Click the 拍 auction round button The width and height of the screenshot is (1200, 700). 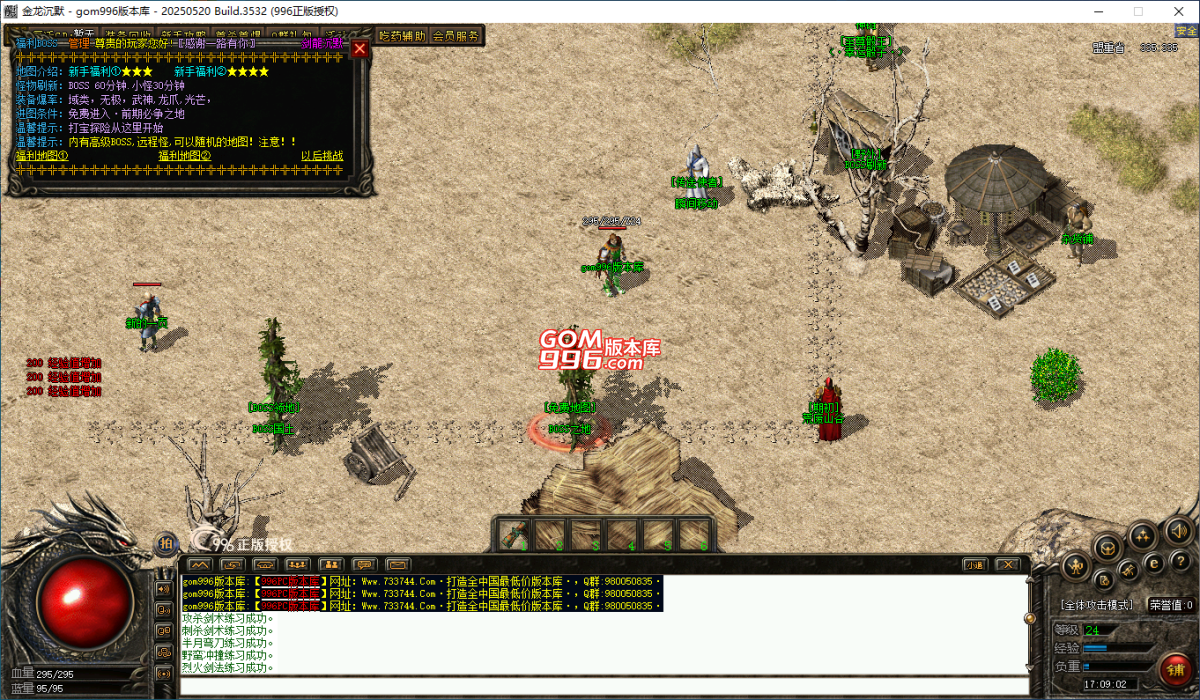166,545
